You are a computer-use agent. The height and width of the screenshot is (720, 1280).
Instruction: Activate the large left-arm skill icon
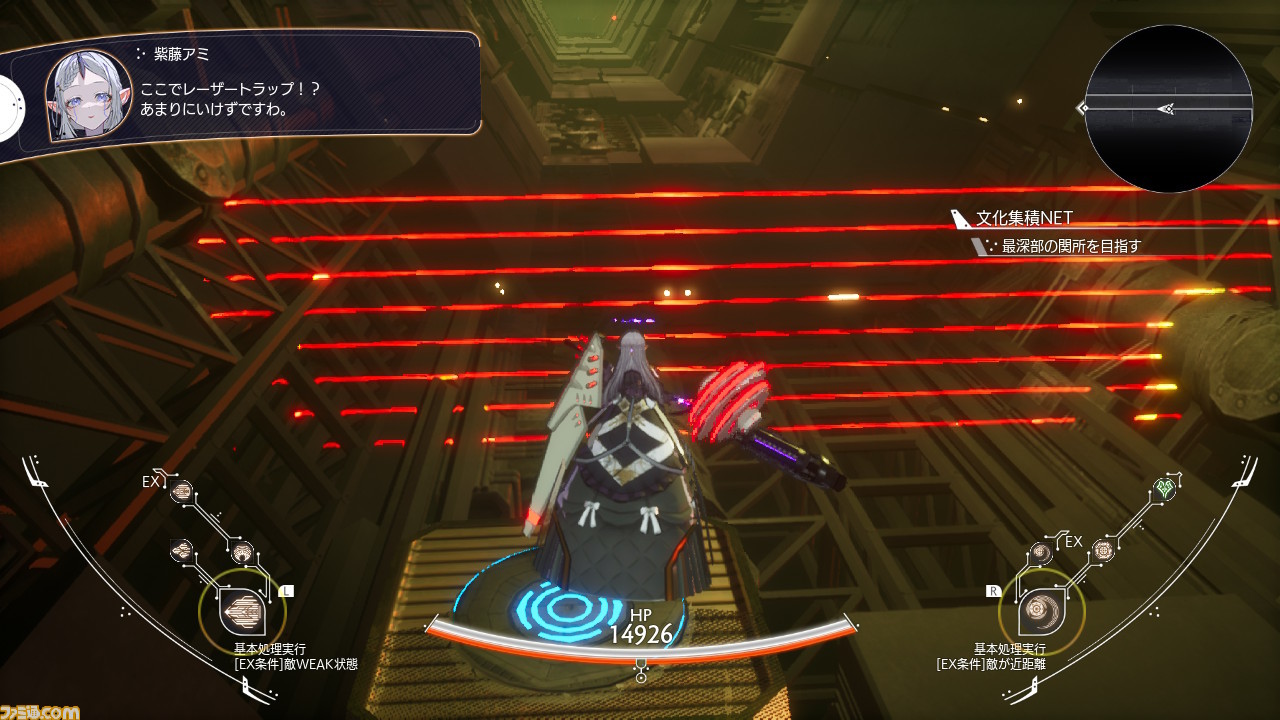pyautogui.click(x=239, y=610)
